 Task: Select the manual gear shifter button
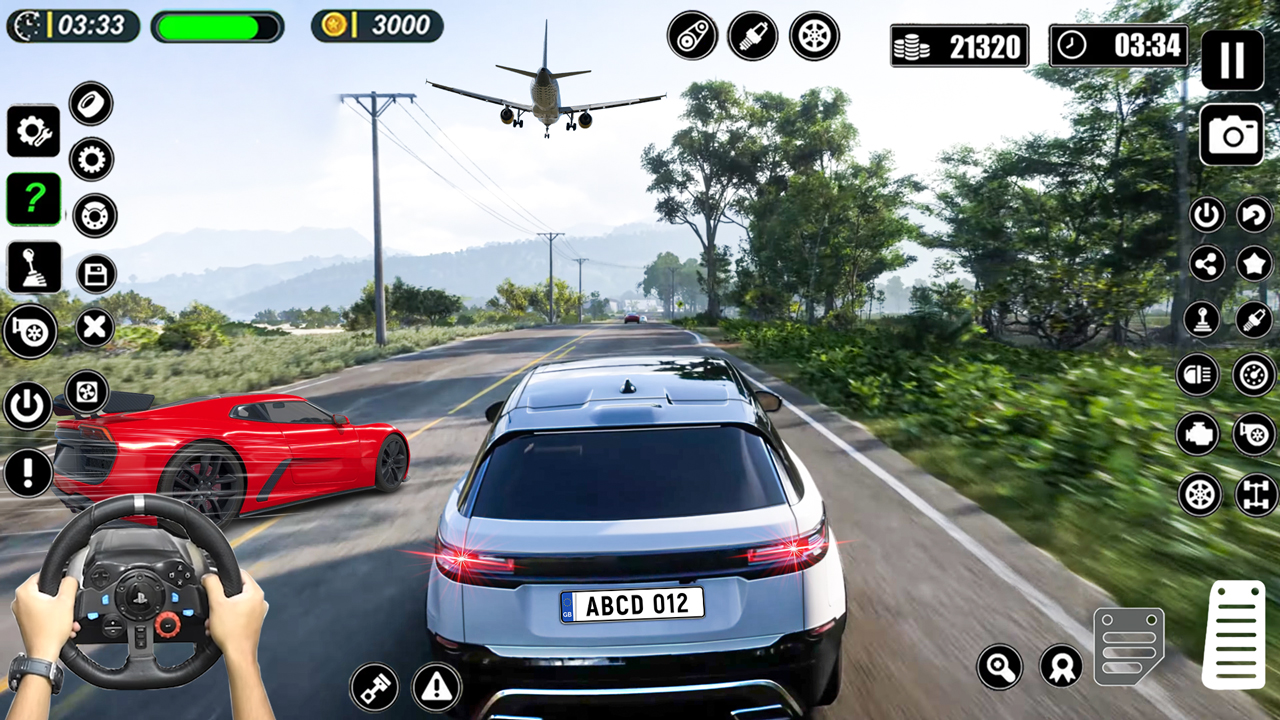click(34, 267)
